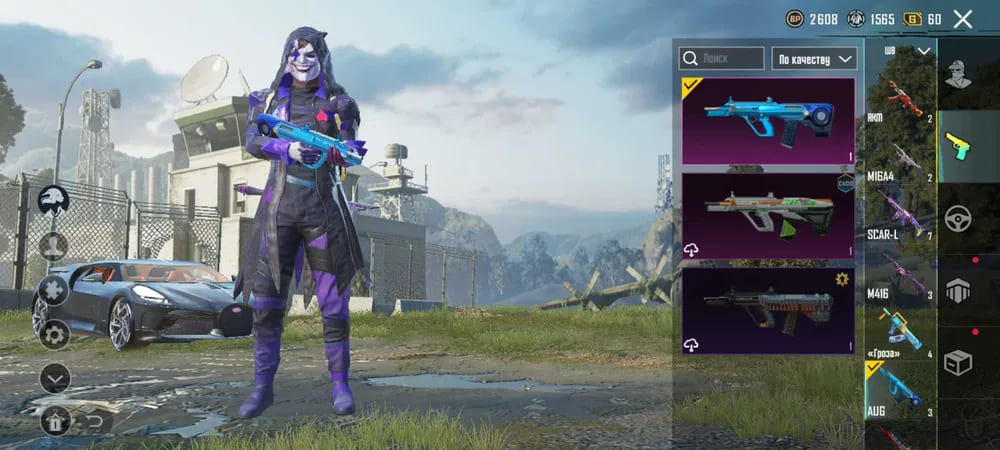The width and height of the screenshot is (1000, 450).
Task: Click the search field in the skin panel
Action: [721, 59]
